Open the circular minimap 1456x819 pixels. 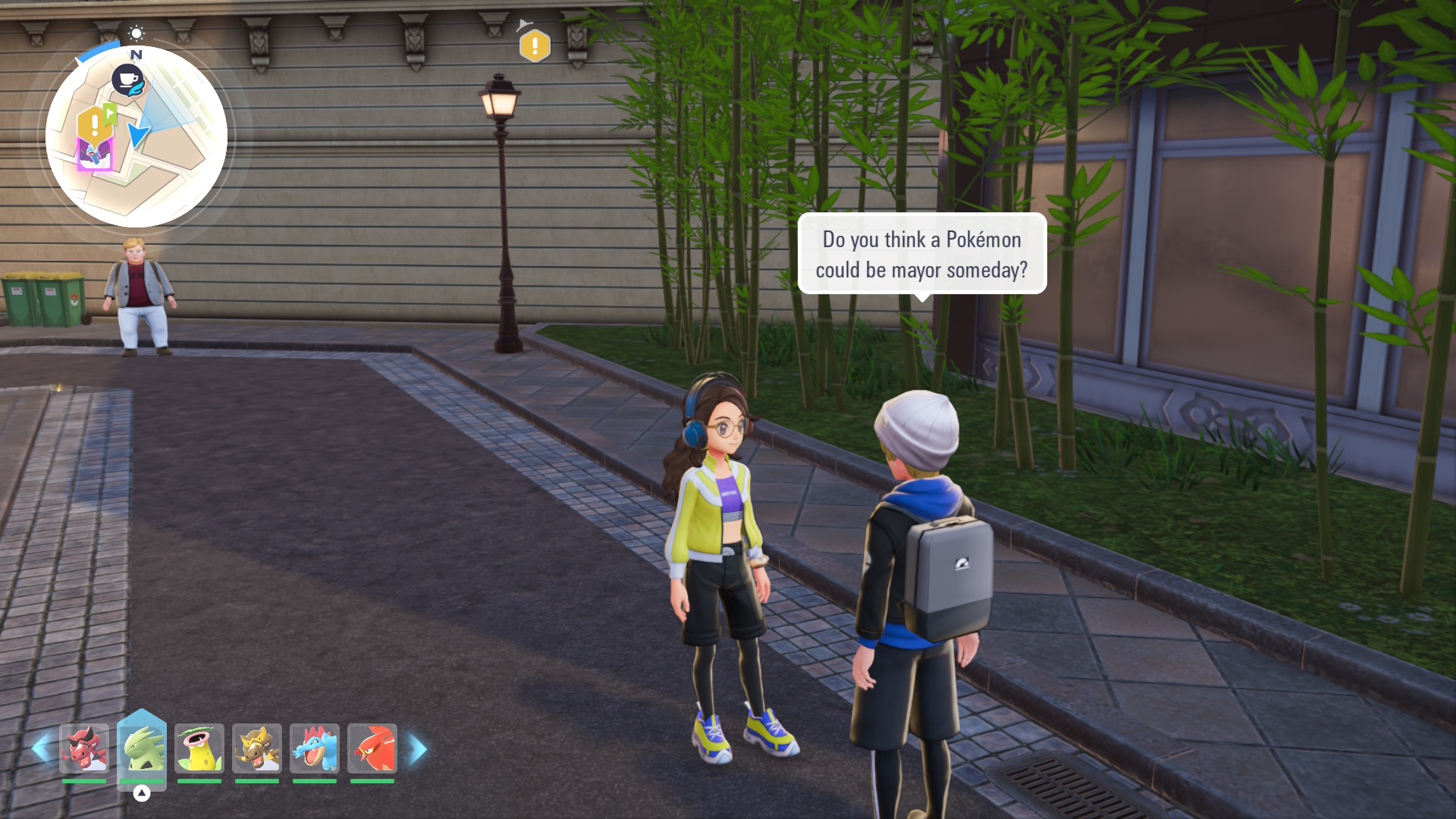(x=136, y=136)
